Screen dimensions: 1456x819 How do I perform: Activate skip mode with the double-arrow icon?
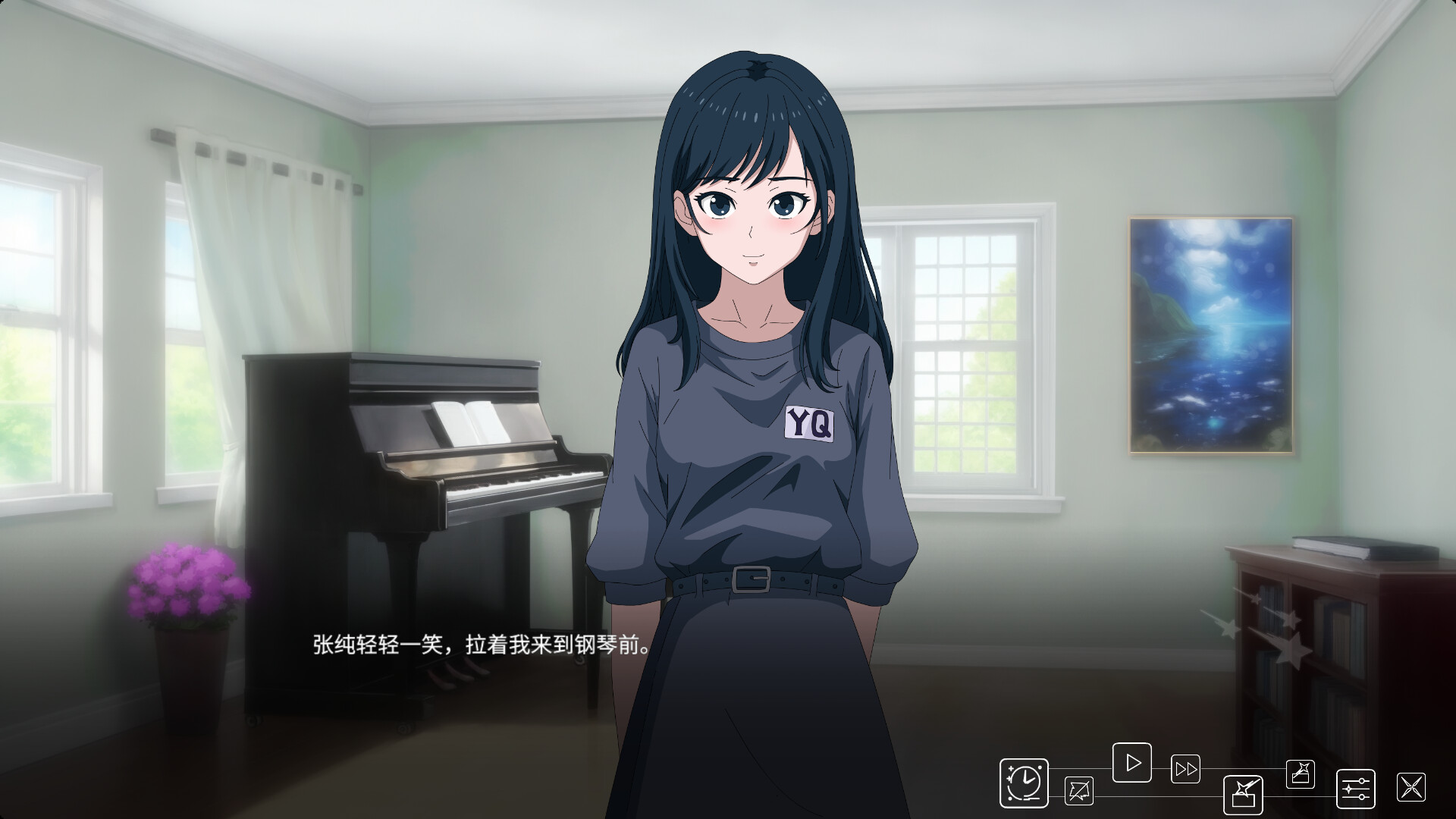1187,768
